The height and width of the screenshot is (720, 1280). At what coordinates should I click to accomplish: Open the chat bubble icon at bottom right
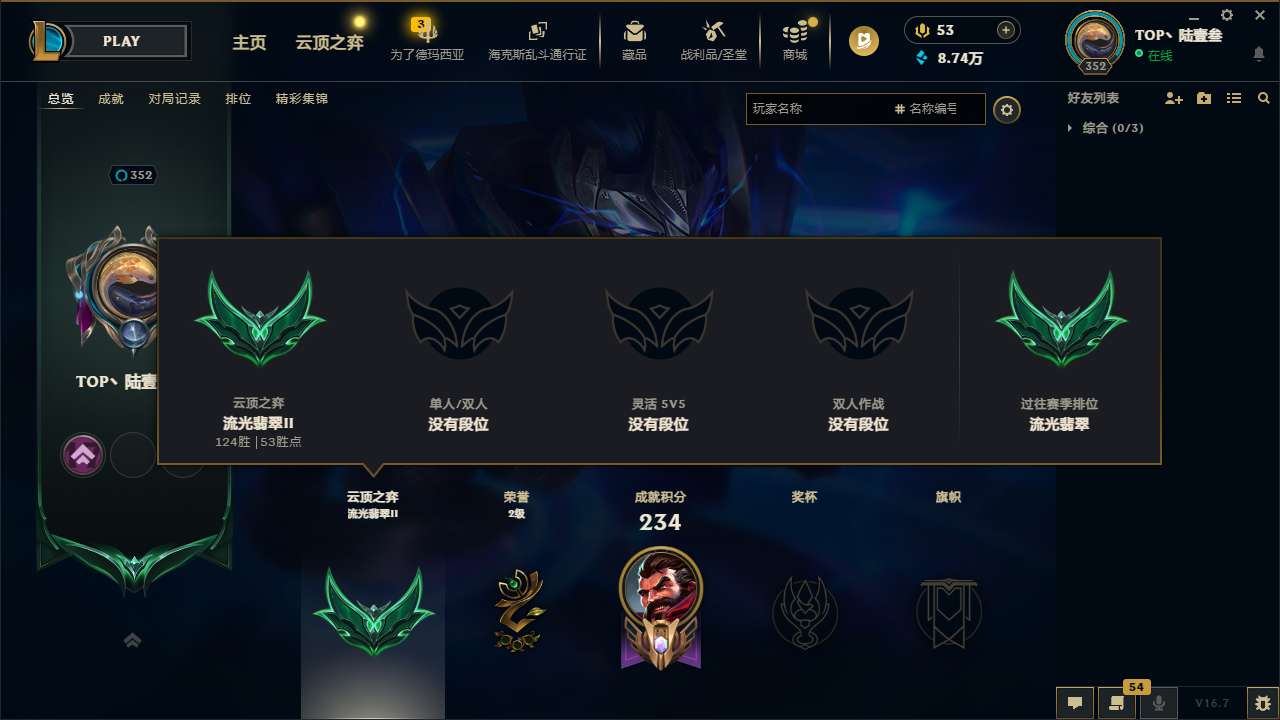click(x=1074, y=703)
